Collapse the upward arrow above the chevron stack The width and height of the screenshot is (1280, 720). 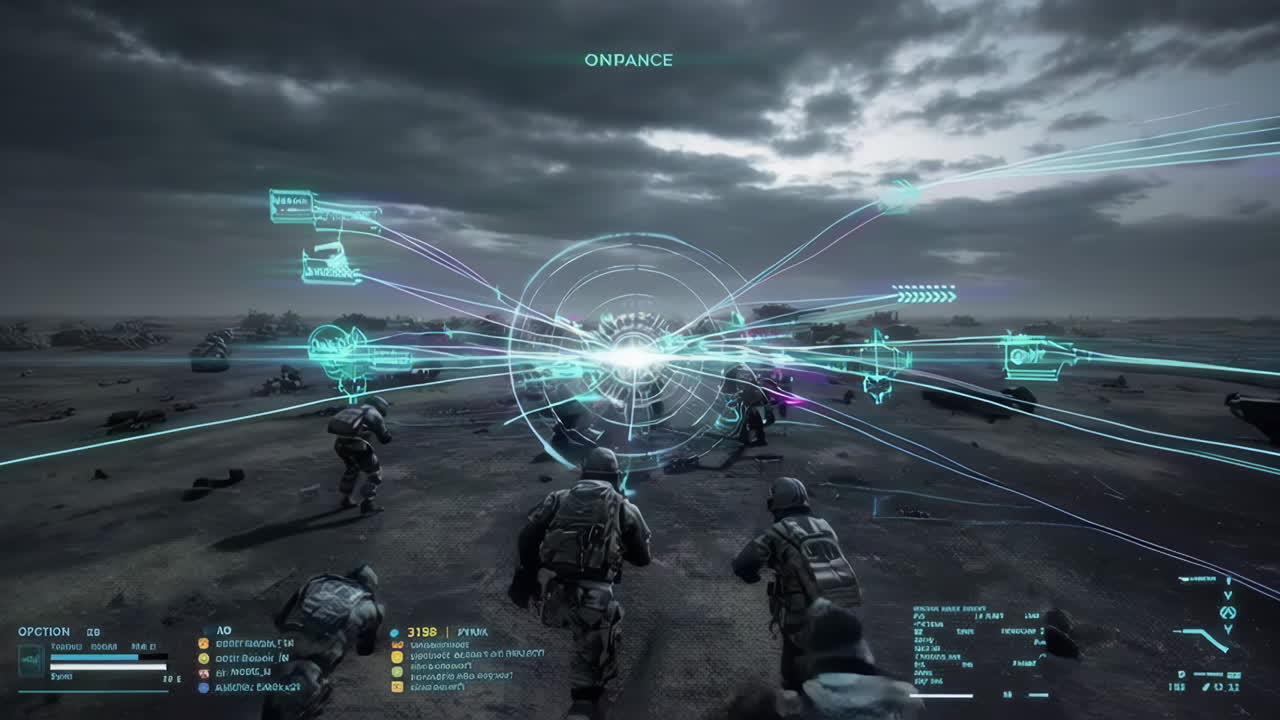[1228, 581]
